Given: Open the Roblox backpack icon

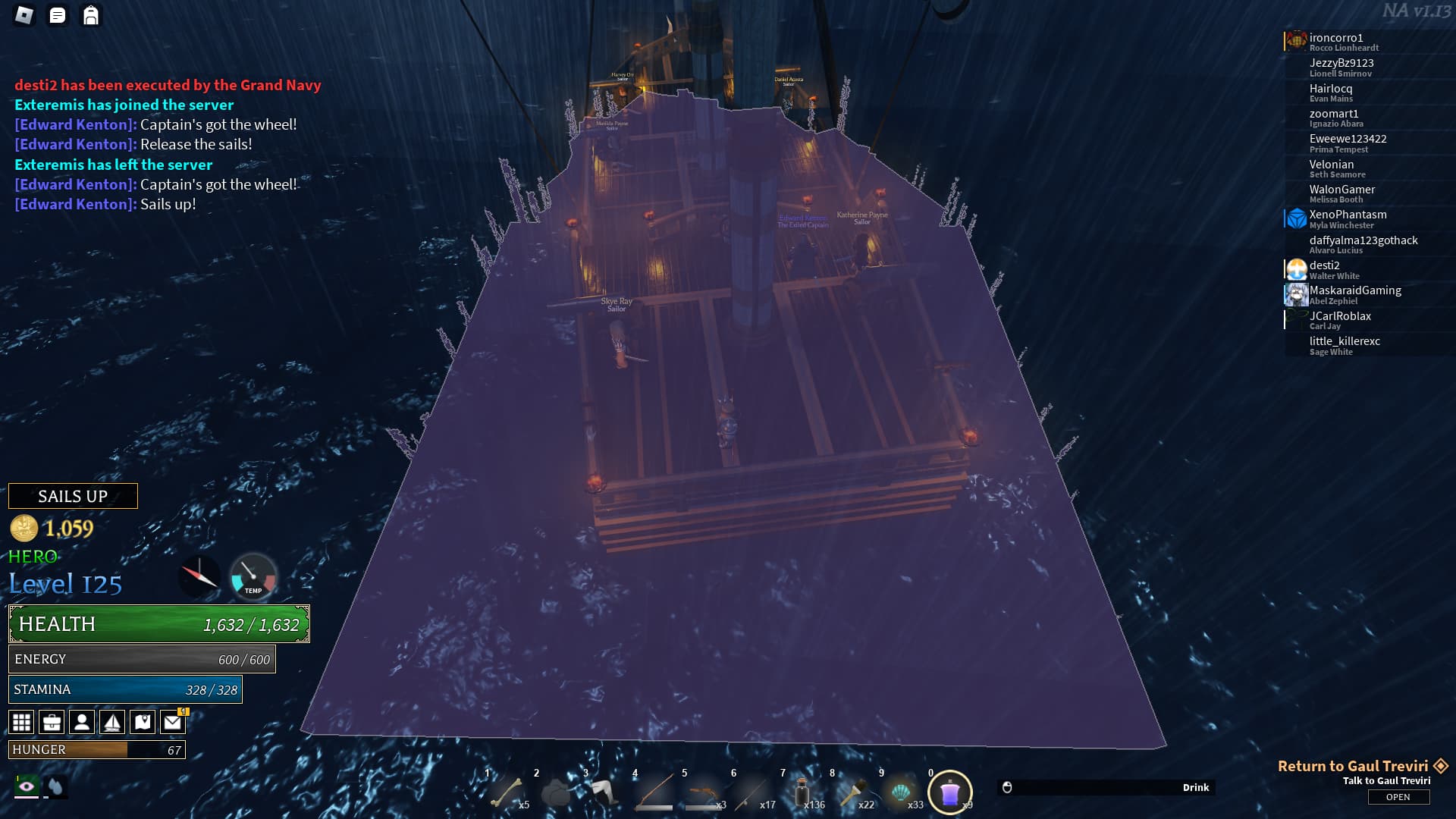Looking at the screenshot, I should click(x=91, y=15).
